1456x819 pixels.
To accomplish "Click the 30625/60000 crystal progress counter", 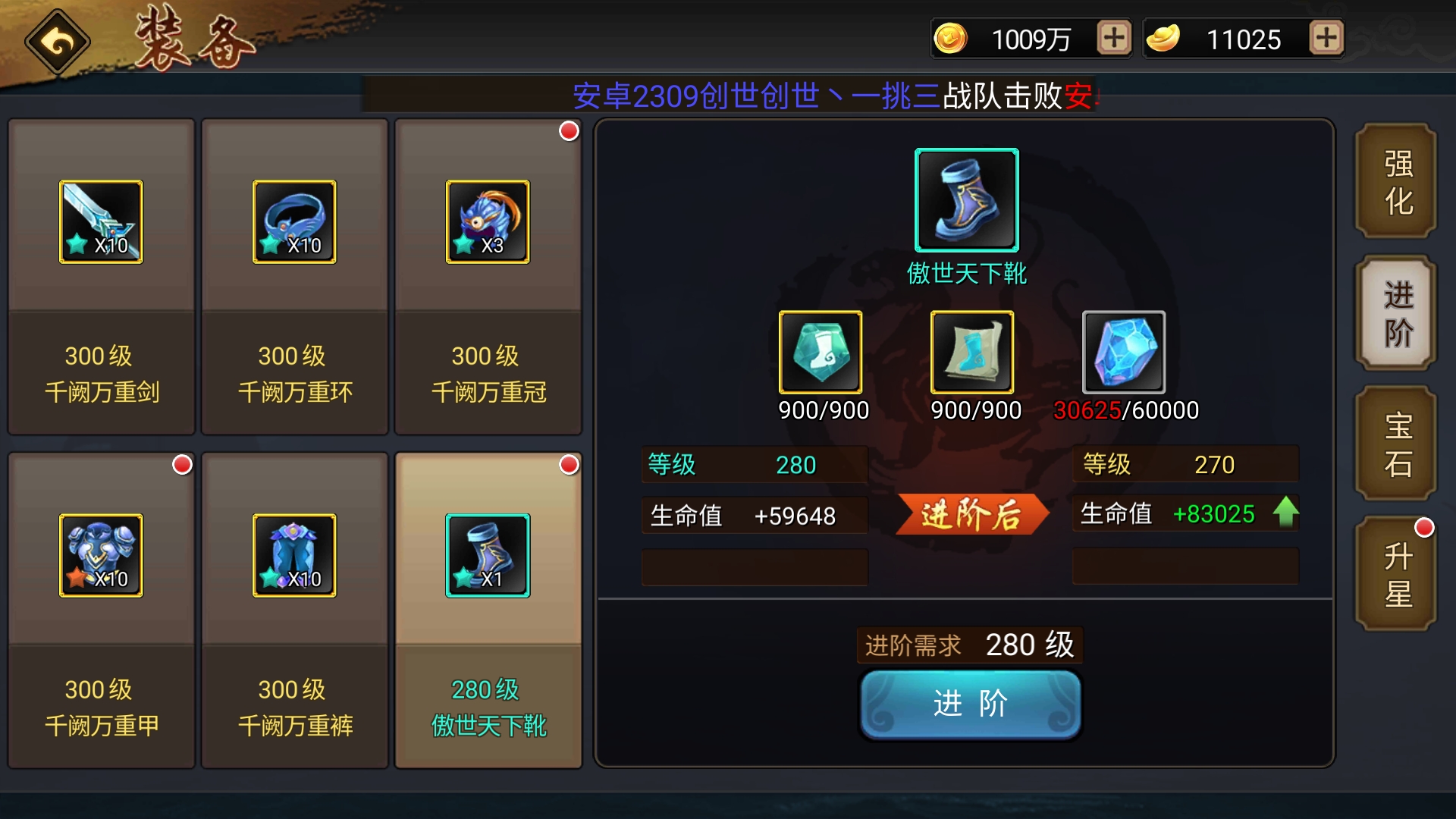I will coord(1127,410).
